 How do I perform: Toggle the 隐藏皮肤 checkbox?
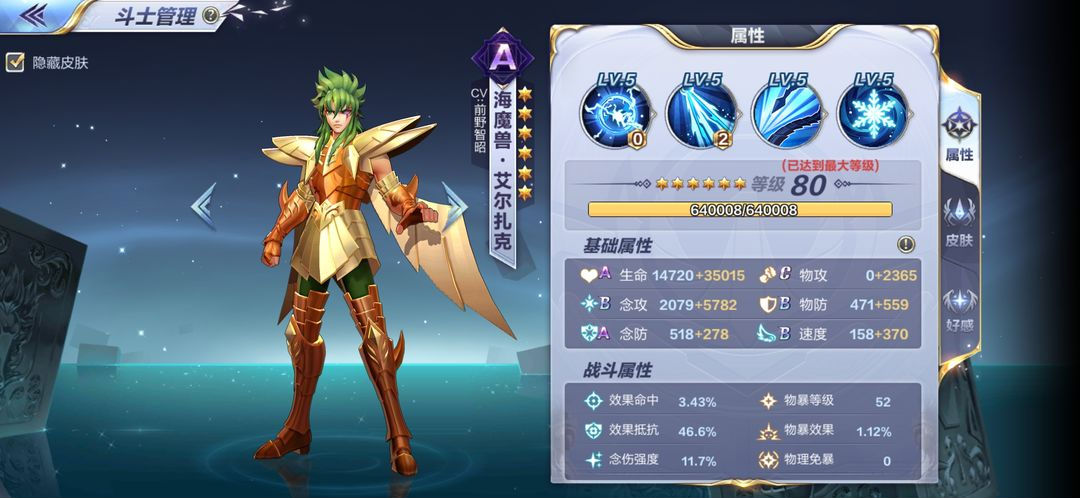click(15, 62)
